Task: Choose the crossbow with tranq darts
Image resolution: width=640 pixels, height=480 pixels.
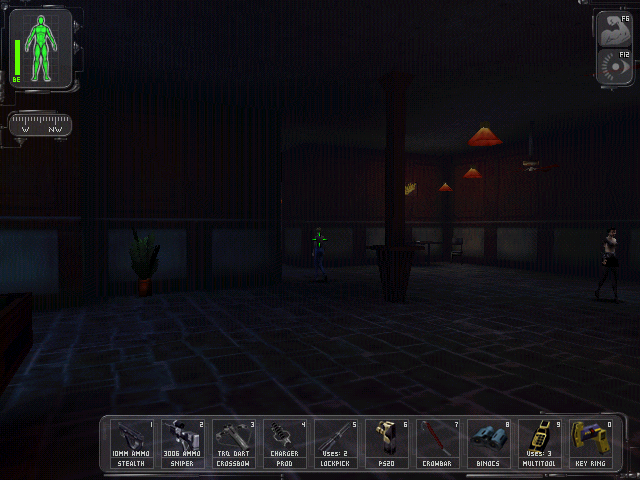Action: [234, 443]
